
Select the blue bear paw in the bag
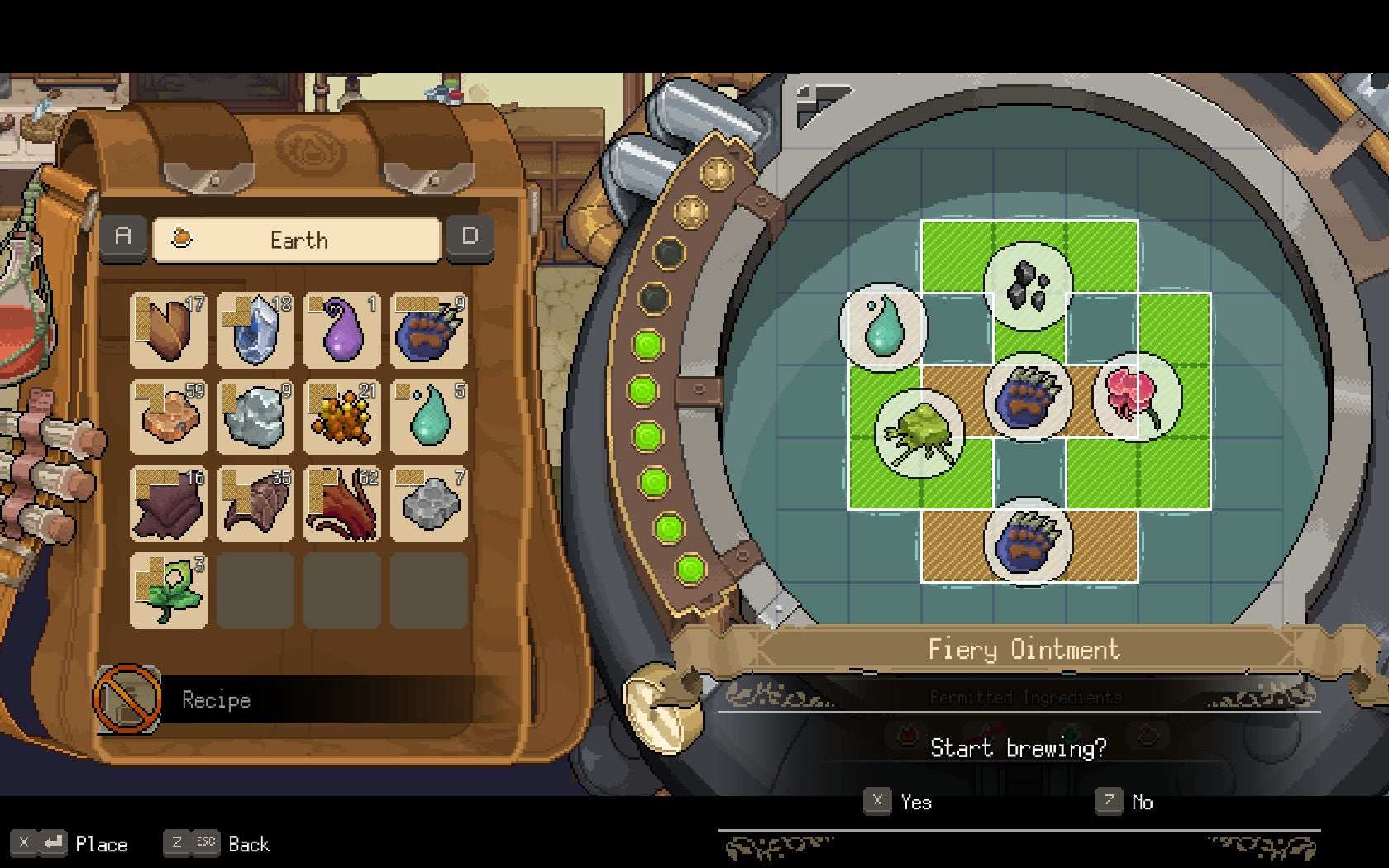click(x=429, y=330)
